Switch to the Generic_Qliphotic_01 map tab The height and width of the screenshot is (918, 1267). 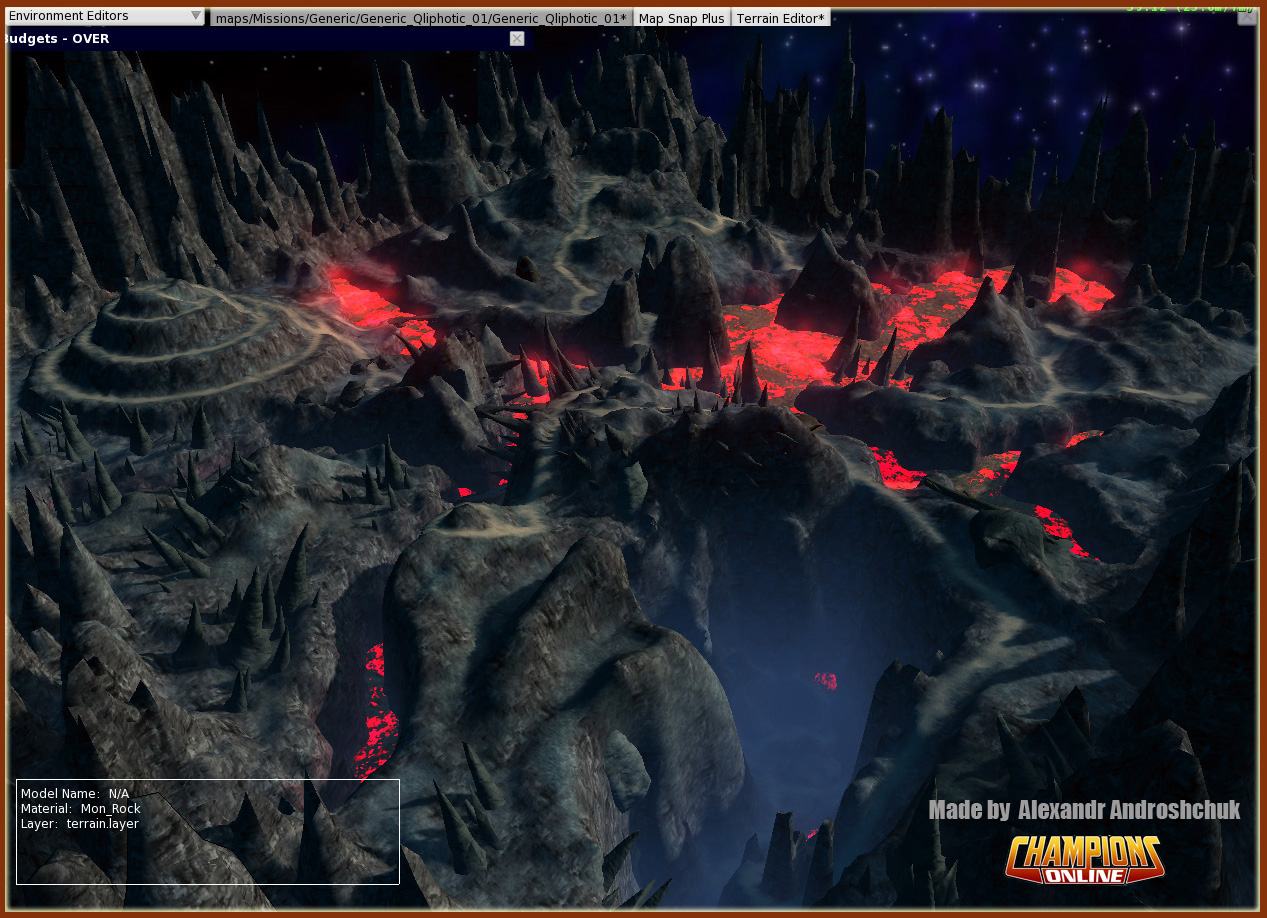tap(421, 18)
